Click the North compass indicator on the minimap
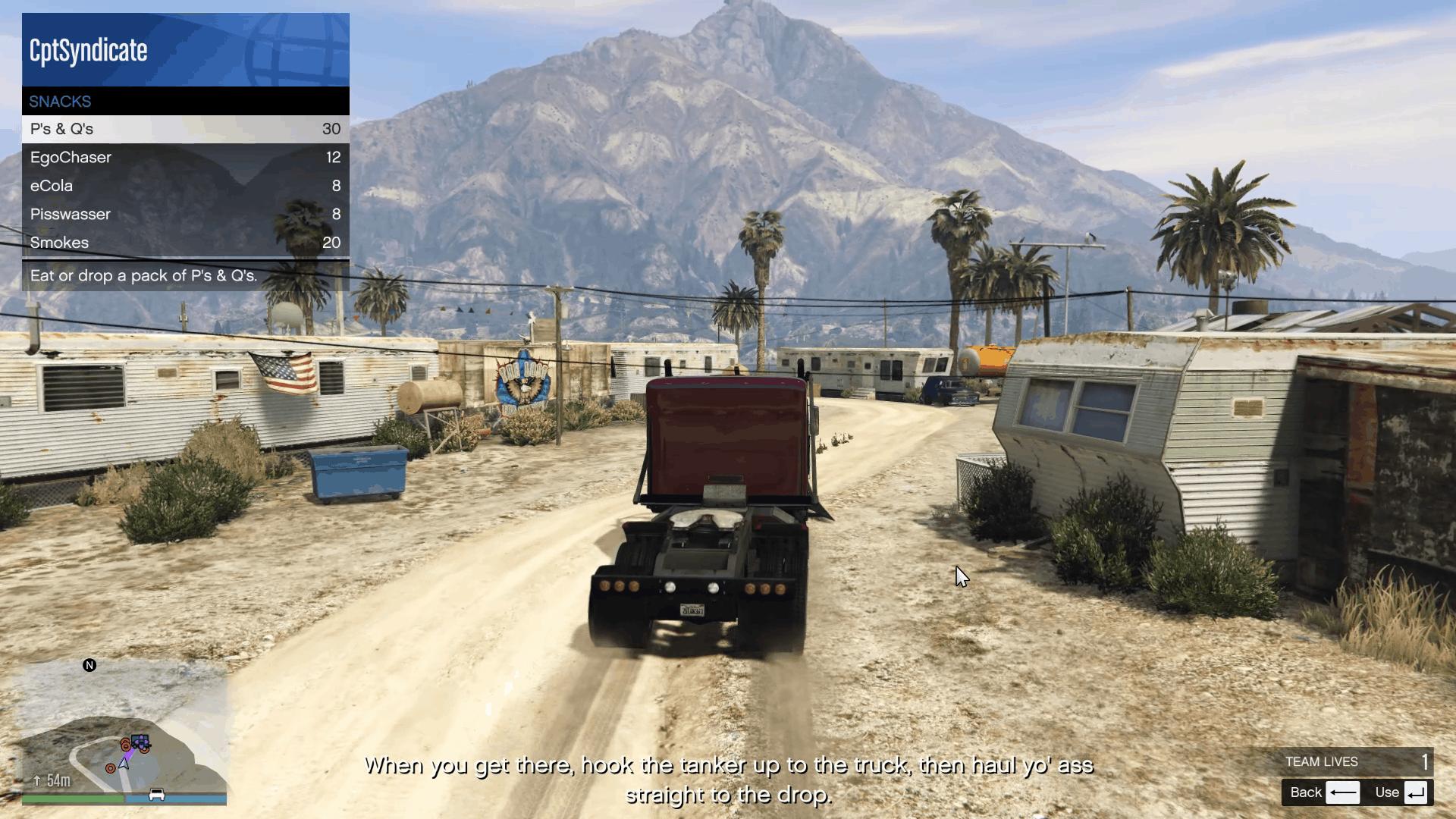 coord(89,666)
